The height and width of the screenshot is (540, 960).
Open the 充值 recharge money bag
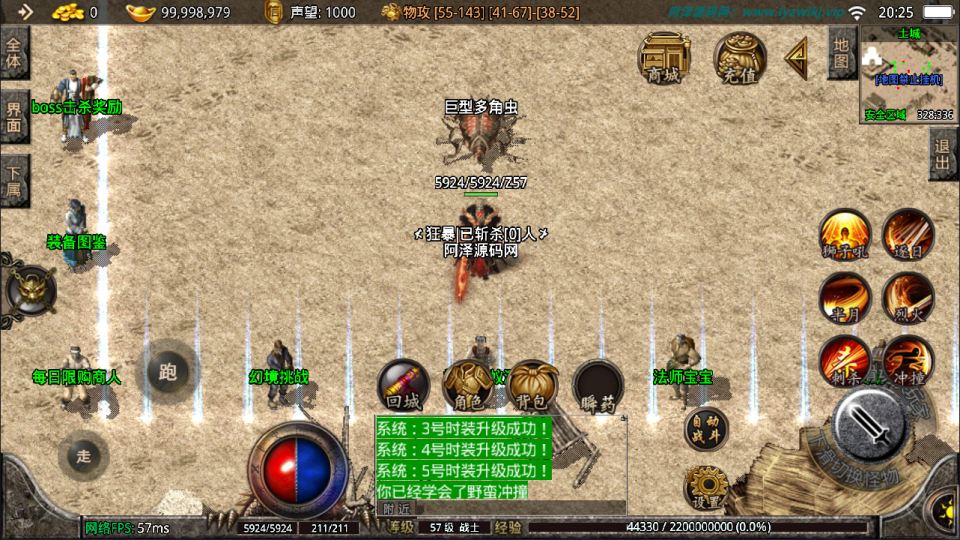[x=740, y=57]
